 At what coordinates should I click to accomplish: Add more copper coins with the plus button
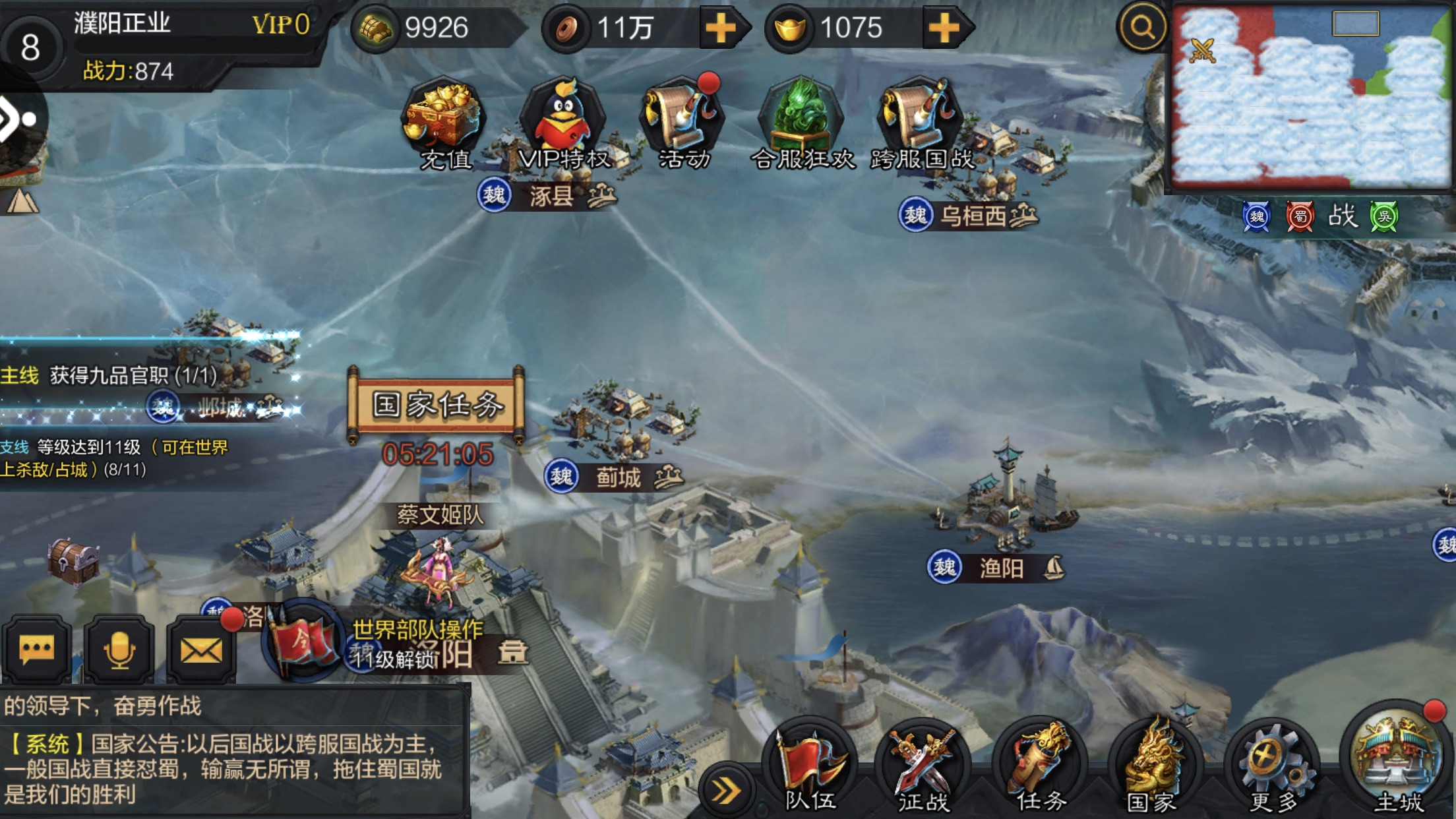point(721,28)
